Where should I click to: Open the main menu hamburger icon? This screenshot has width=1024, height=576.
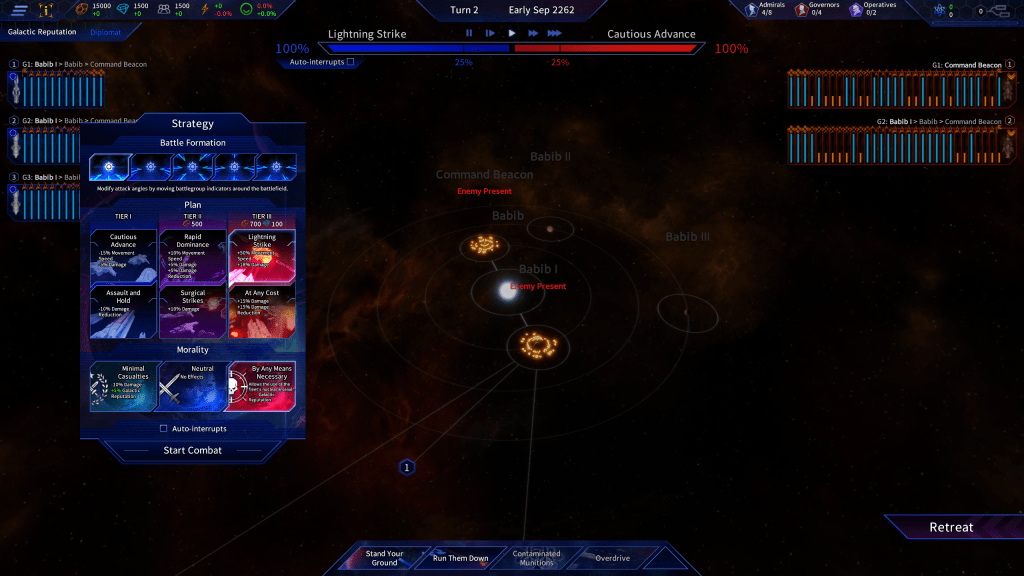point(19,11)
